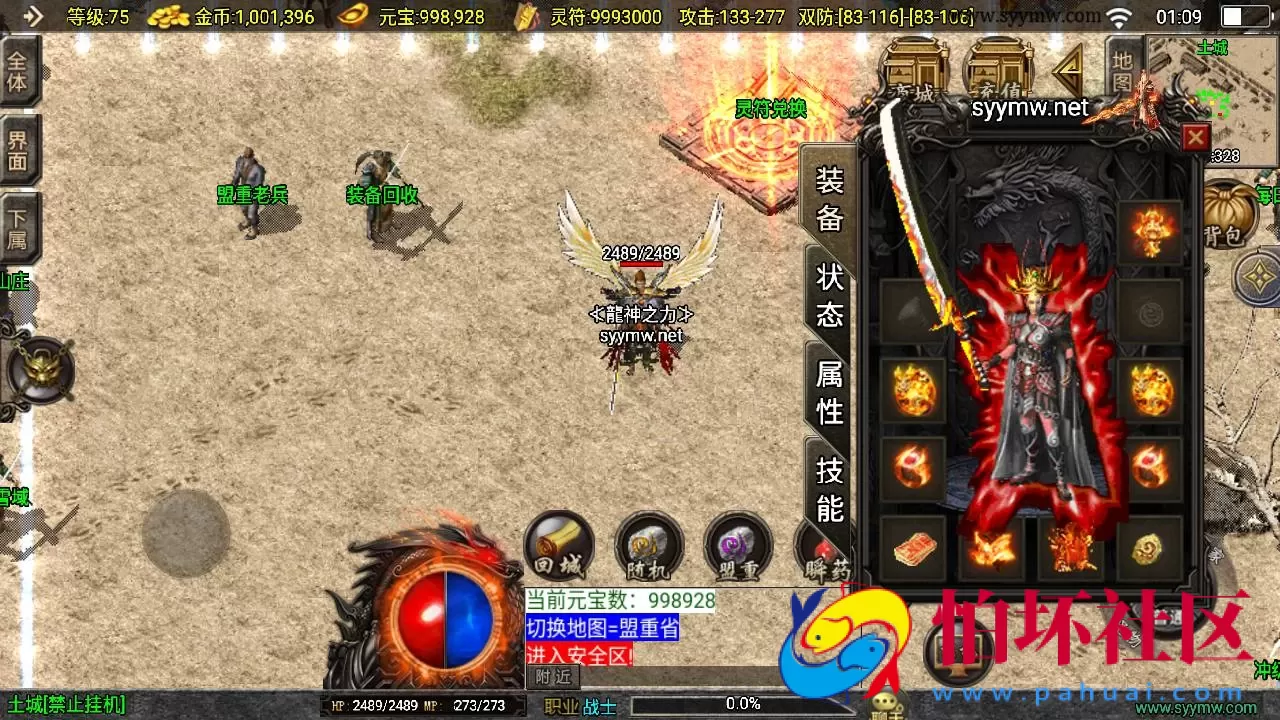Select the 回城 return-to-town icon
1280x720 pixels.
pos(558,546)
